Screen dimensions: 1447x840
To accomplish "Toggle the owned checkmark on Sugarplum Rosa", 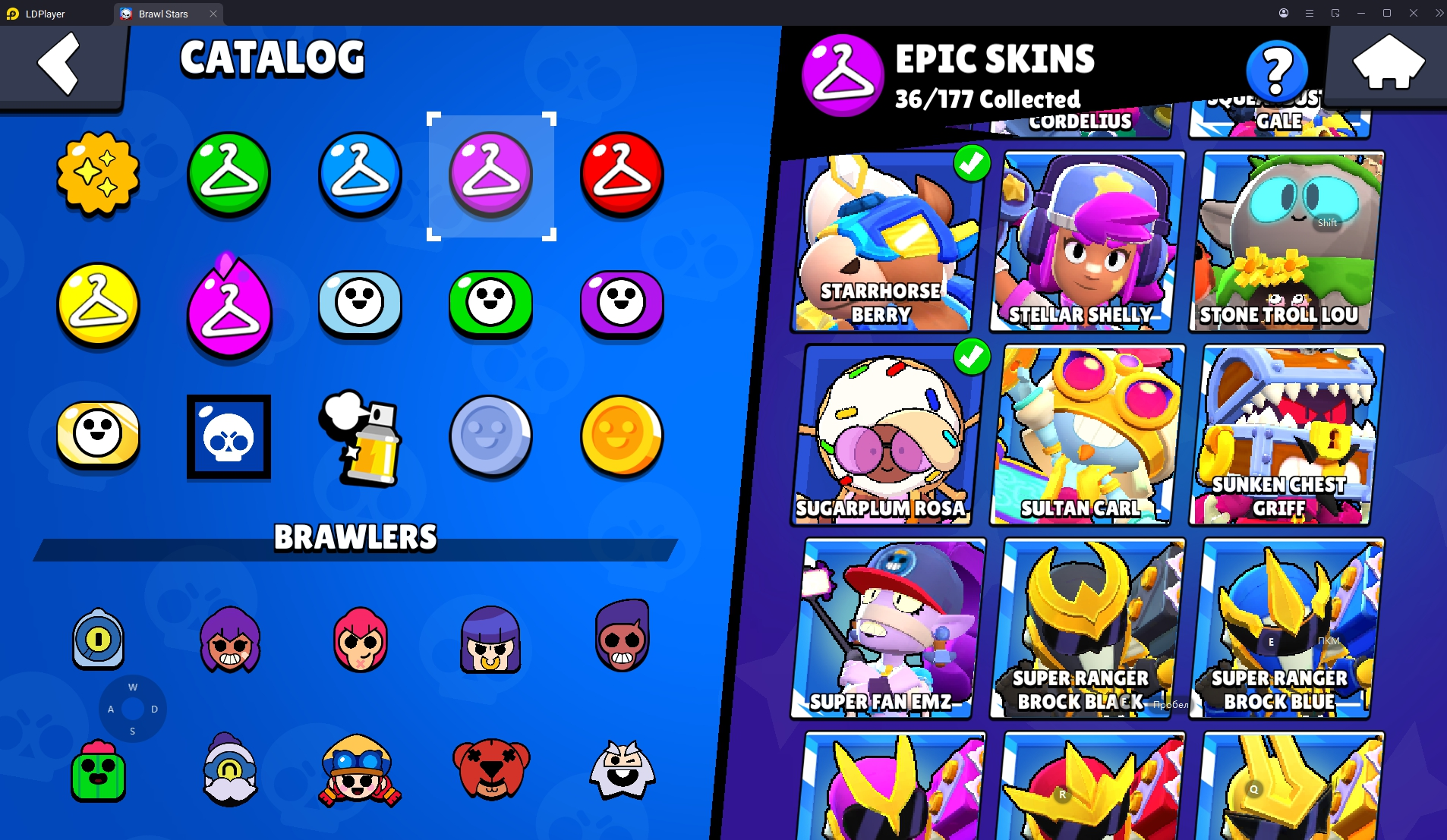I will tap(973, 355).
